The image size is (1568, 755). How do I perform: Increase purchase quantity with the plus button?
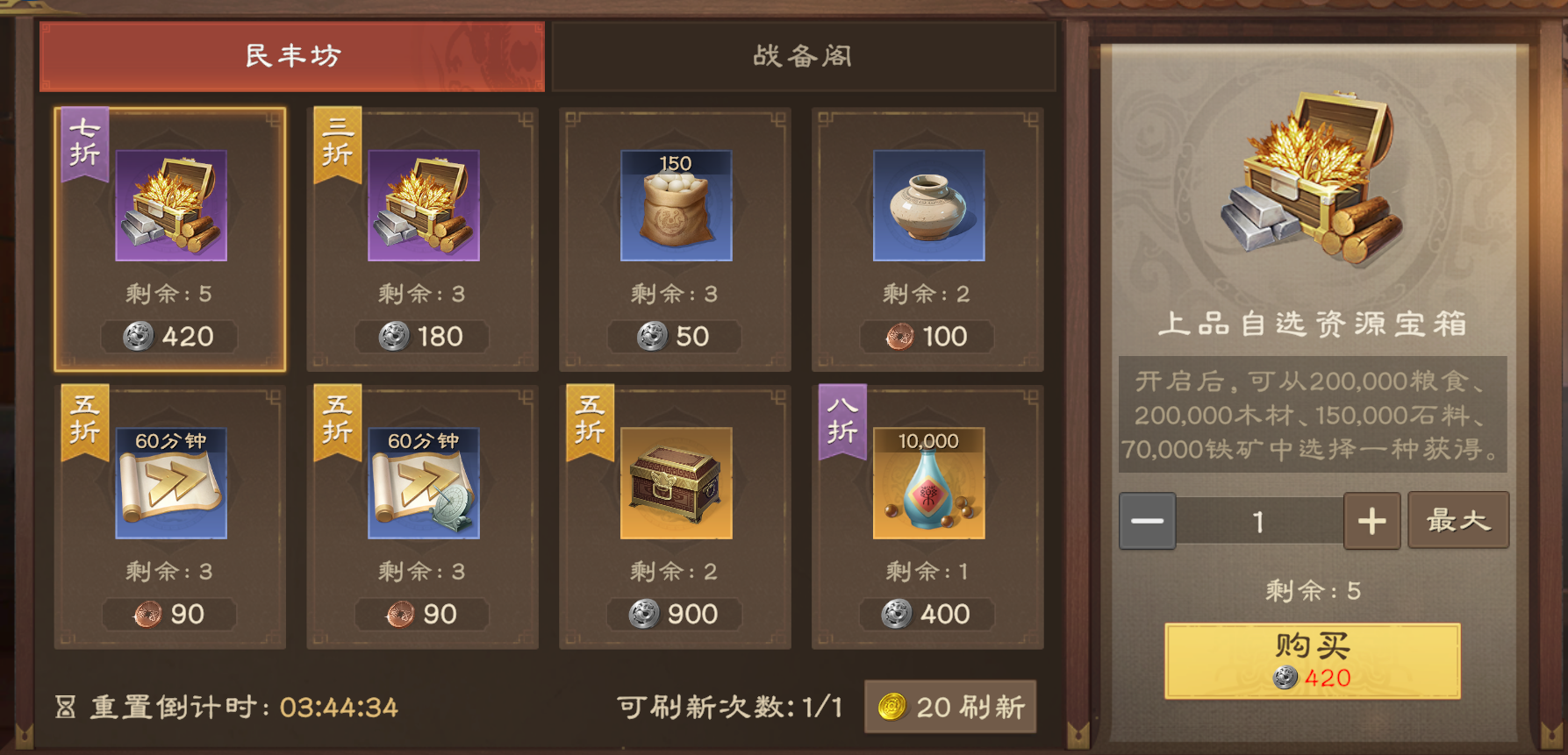click(x=1371, y=520)
